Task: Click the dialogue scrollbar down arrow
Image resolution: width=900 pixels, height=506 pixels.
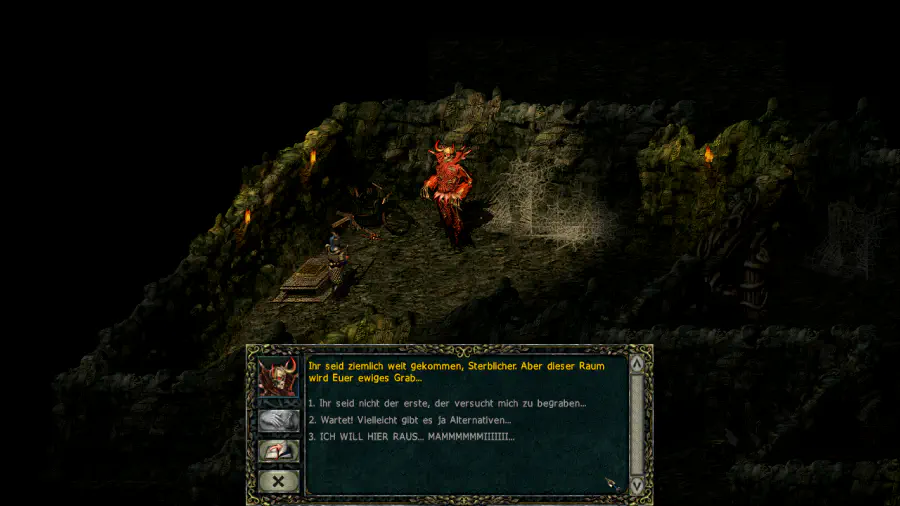Action: coord(637,485)
